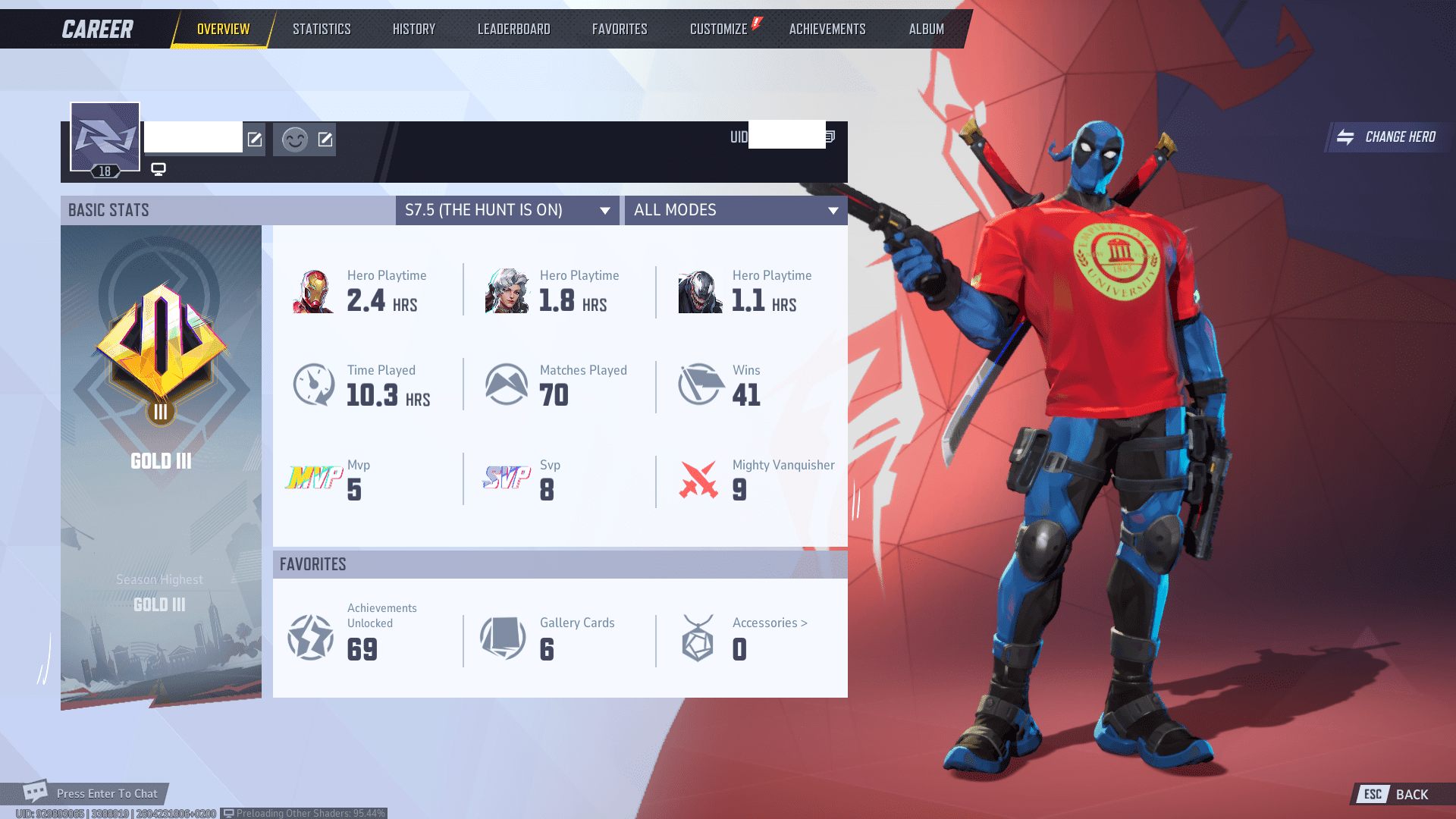
Task: Open the All Modes dropdown
Action: pyautogui.click(x=735, y=210)
